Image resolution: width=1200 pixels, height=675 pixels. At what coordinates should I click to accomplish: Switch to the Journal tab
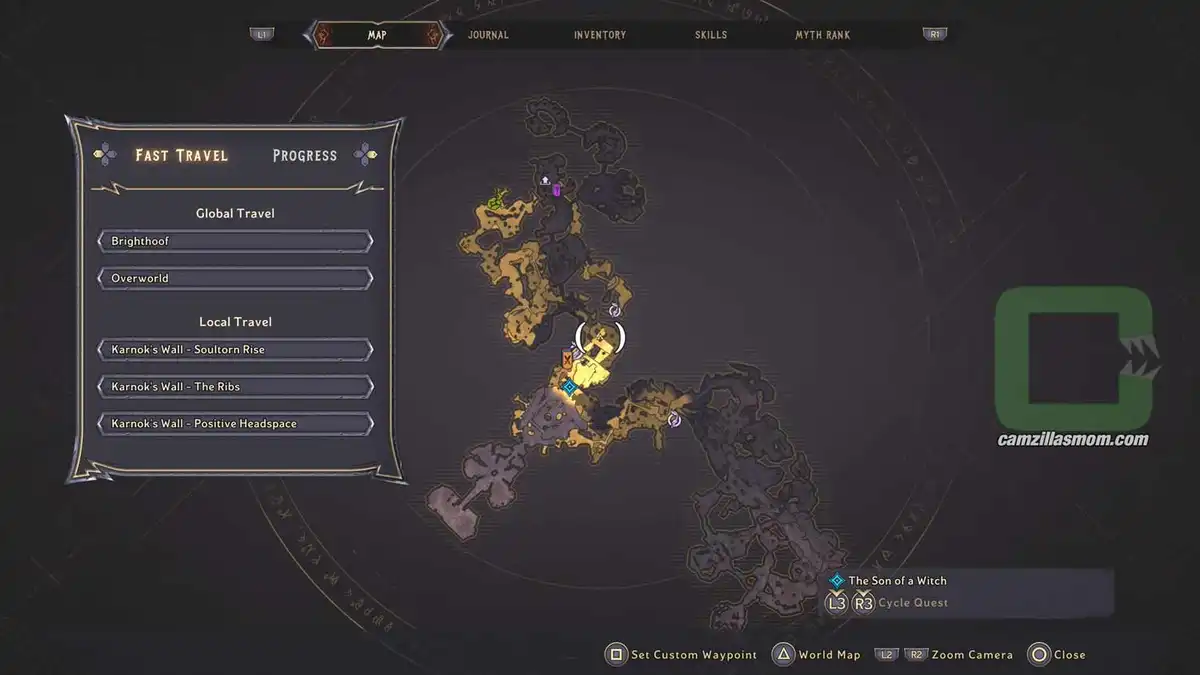(x=488, y=35)
